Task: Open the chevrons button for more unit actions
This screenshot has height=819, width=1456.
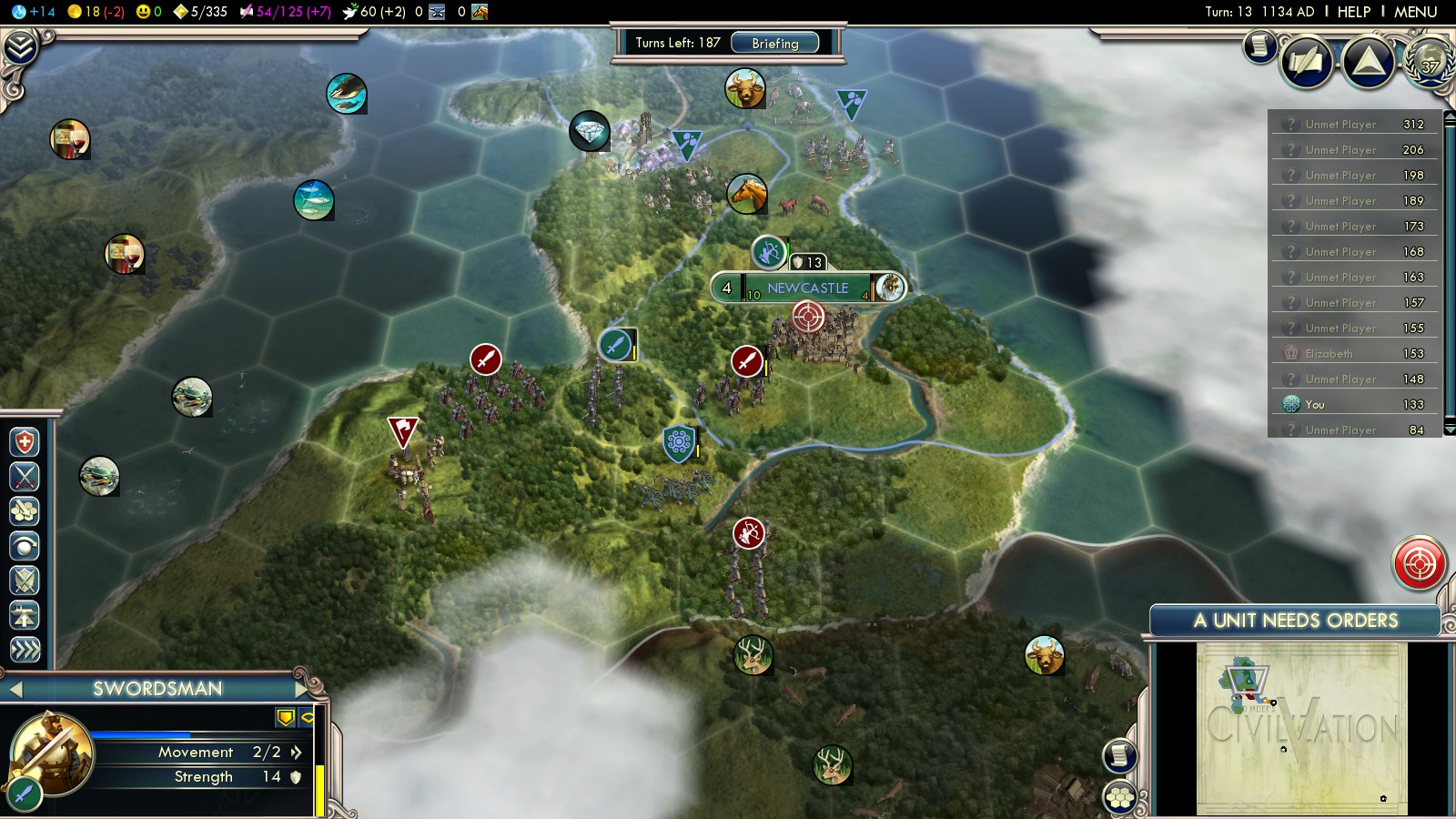Action: [x=25, y=649]
